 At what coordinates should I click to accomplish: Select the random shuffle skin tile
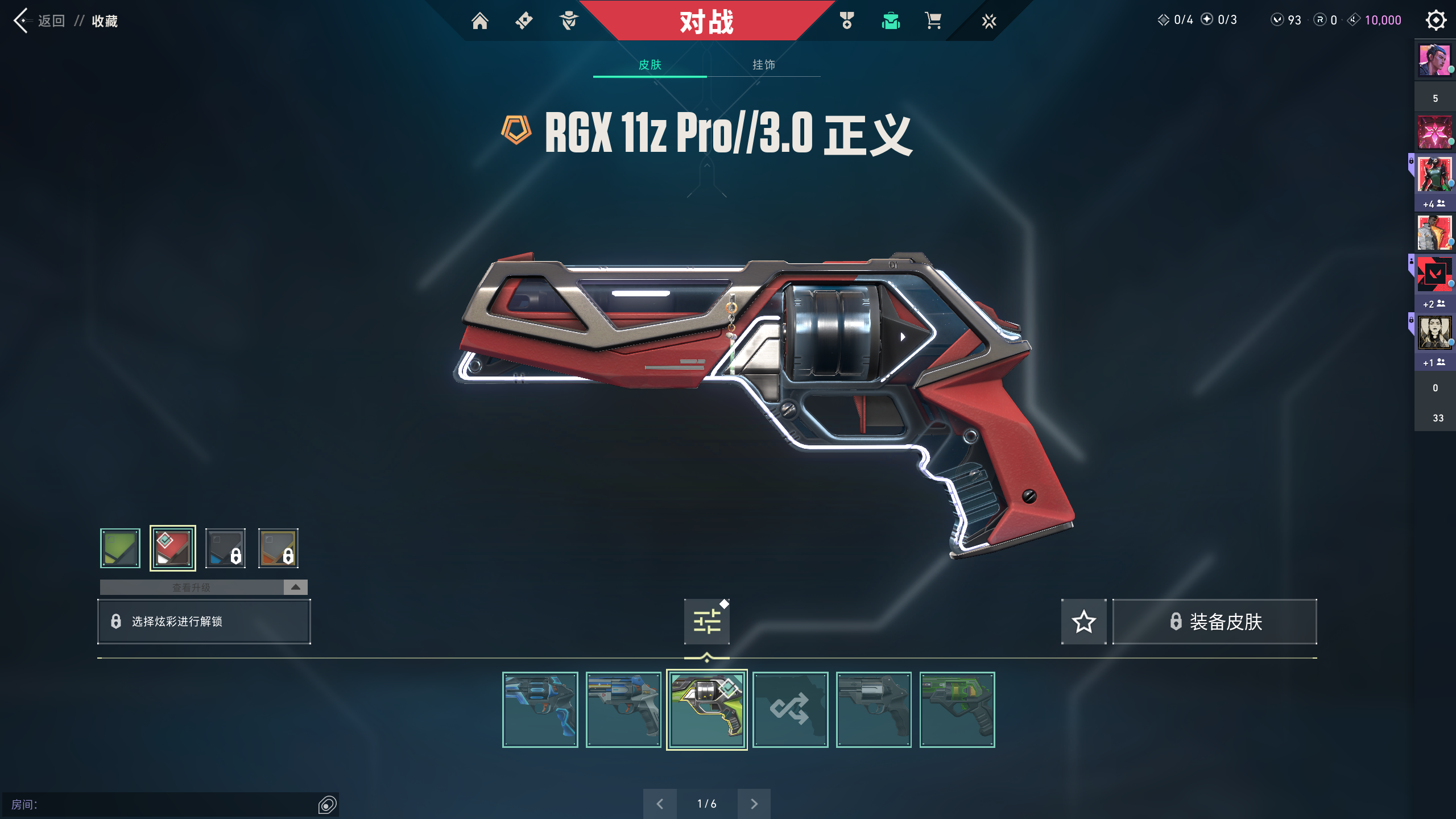tap(790, 709)
